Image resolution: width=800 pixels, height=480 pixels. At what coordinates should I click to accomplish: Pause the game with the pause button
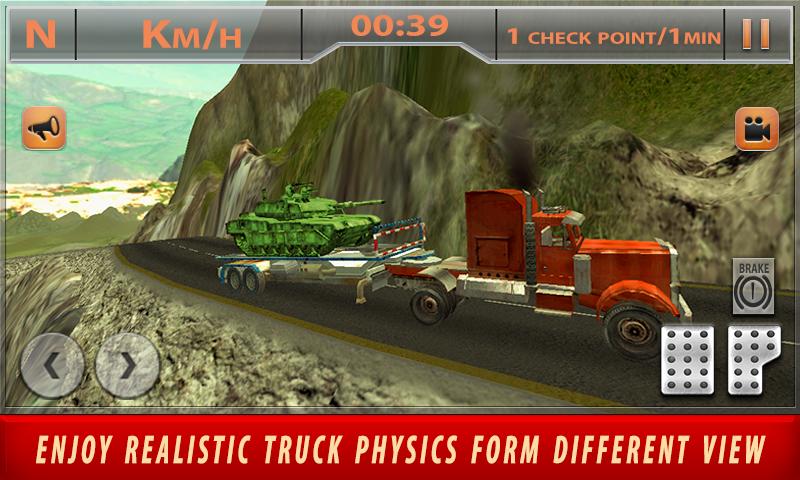[755, 34]
